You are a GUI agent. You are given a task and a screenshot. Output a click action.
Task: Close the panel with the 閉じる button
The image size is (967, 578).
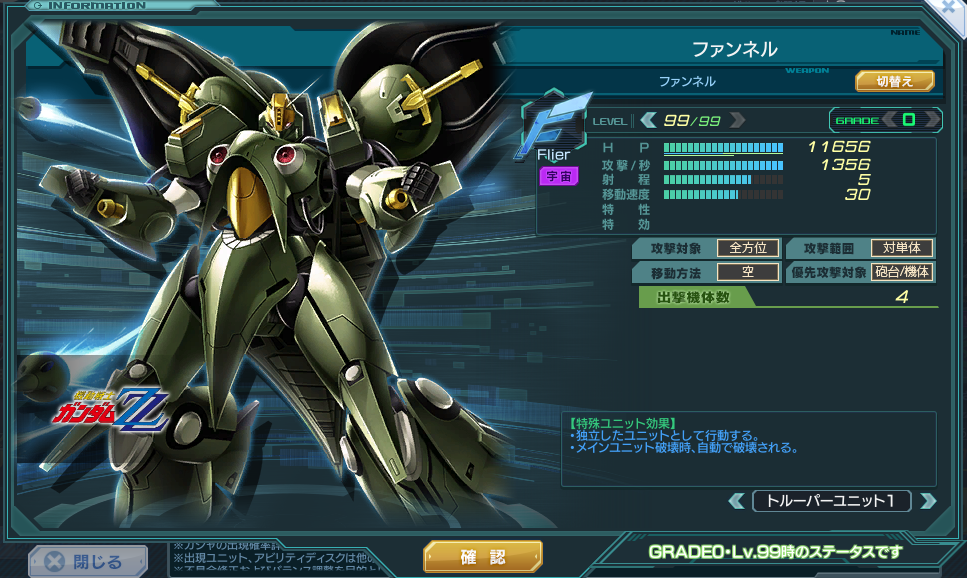(x=87, y=561)
